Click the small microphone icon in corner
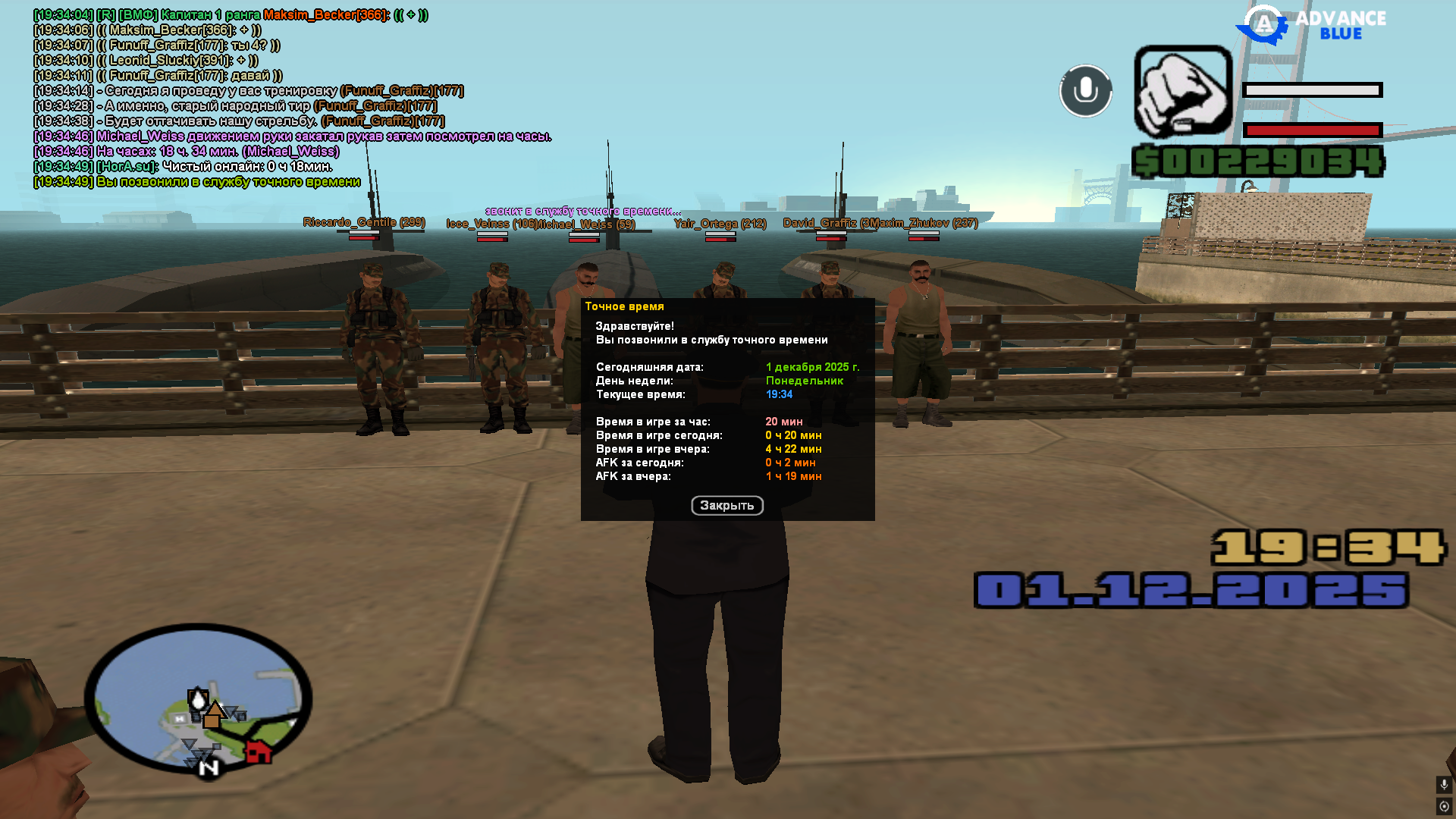 [x=1444, y=784]
